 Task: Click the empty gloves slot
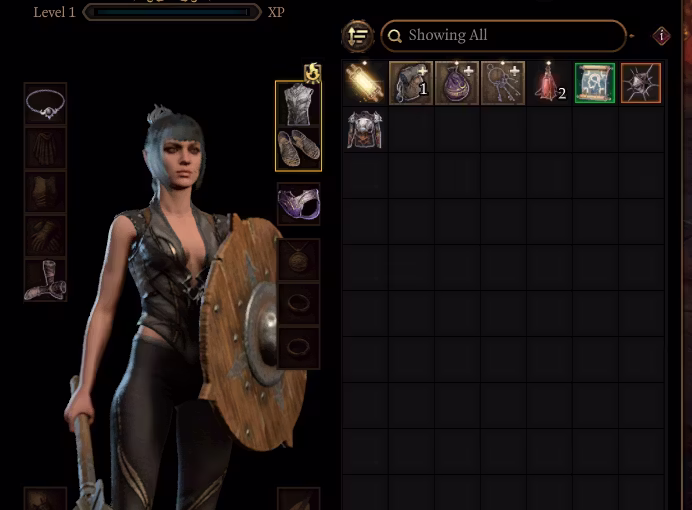point(46,236)
